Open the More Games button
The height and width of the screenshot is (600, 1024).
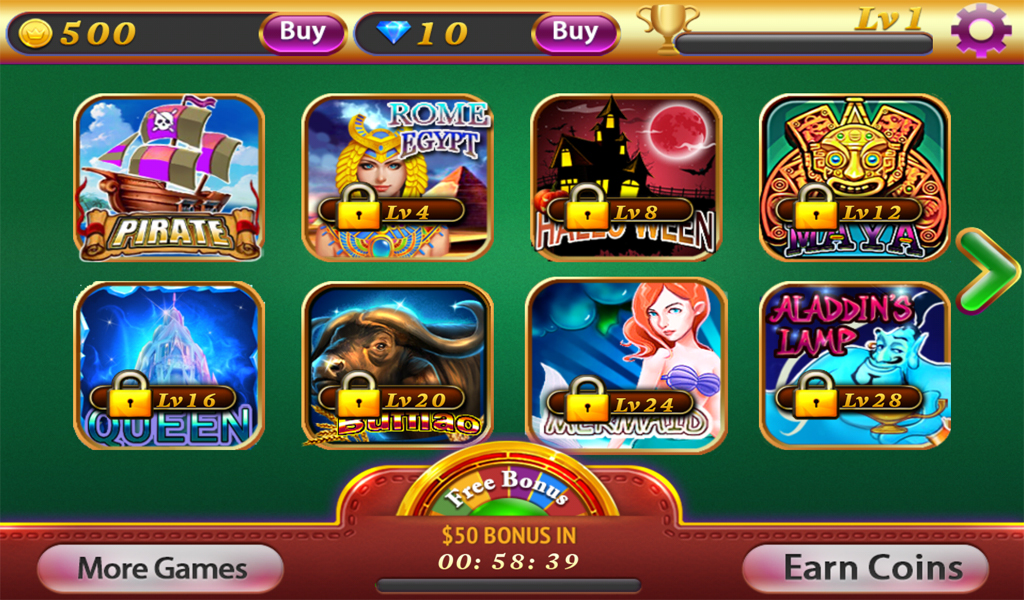[x=161, y=569]
